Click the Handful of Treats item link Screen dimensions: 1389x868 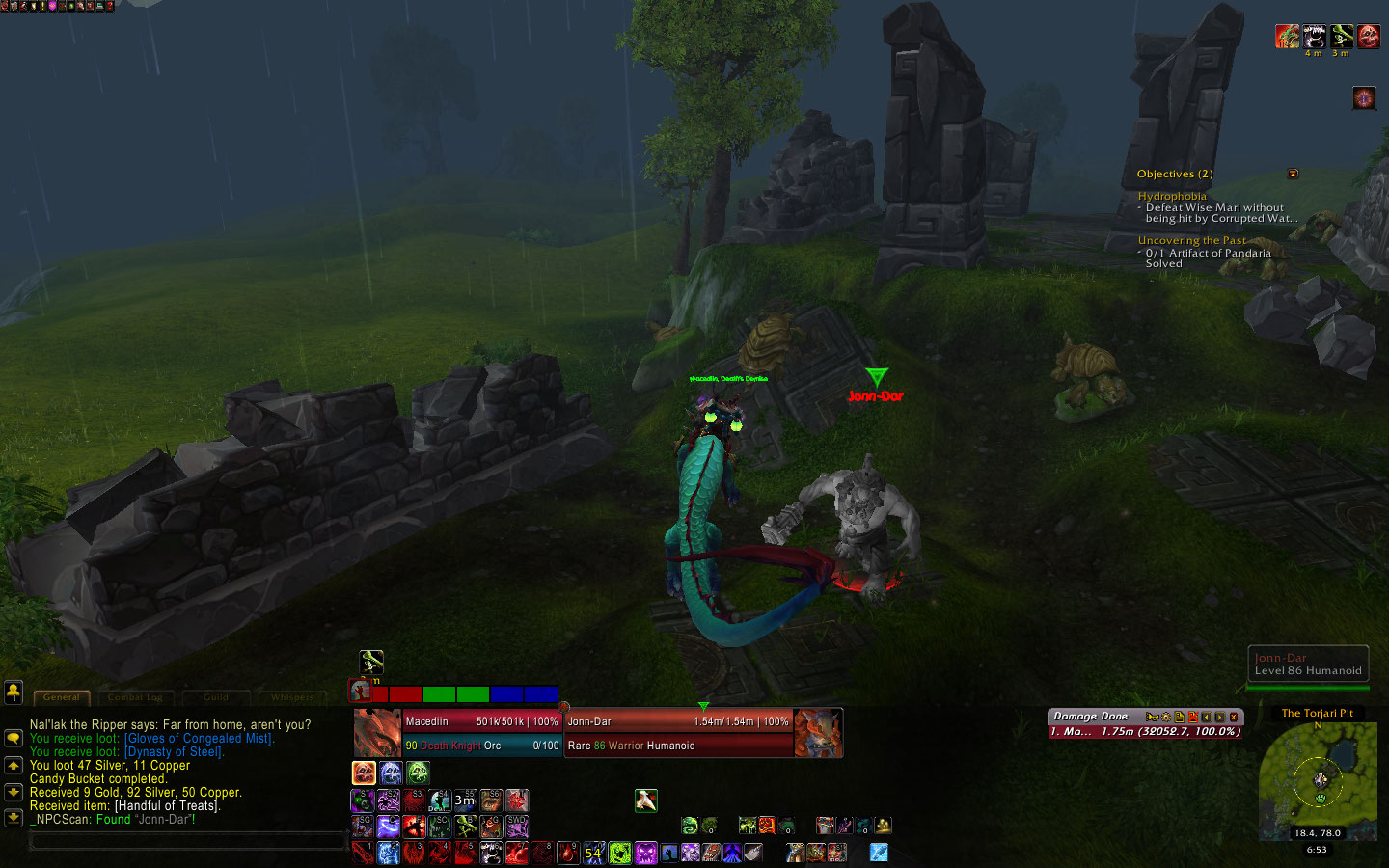[x=167, y=806]
